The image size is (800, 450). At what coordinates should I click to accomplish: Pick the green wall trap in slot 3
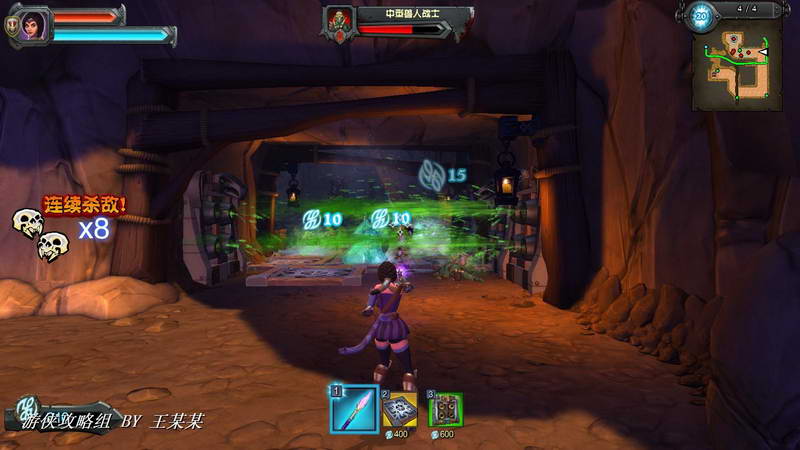[x=445, y=409]
